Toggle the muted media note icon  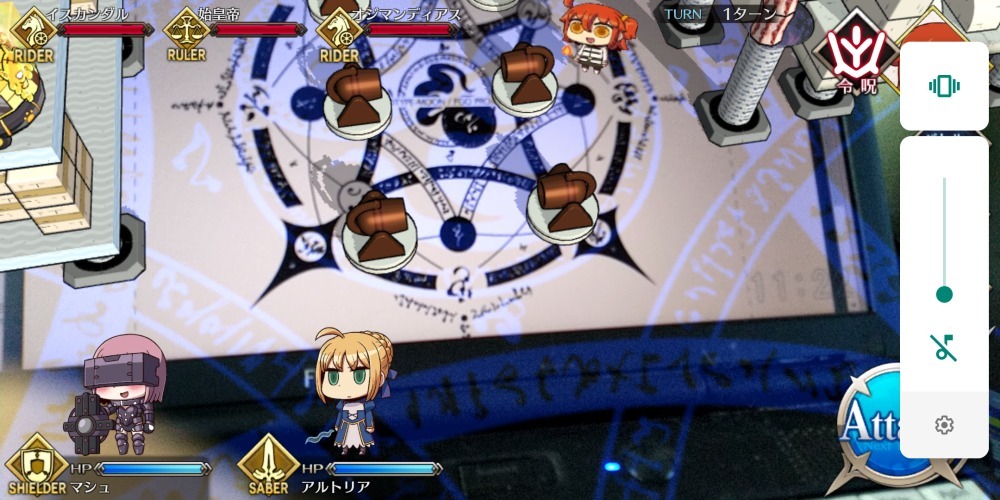tap(943, 348)
